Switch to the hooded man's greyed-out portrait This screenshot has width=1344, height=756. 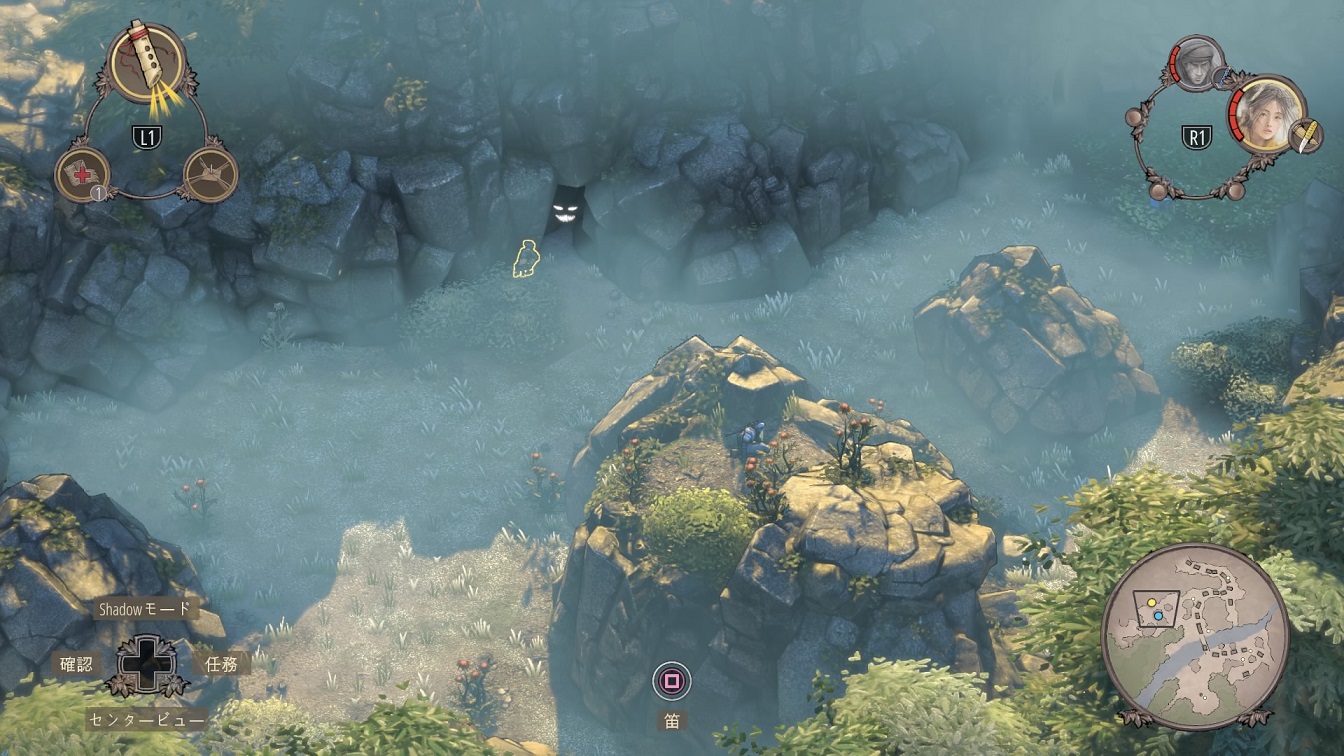click(1195, 63)
